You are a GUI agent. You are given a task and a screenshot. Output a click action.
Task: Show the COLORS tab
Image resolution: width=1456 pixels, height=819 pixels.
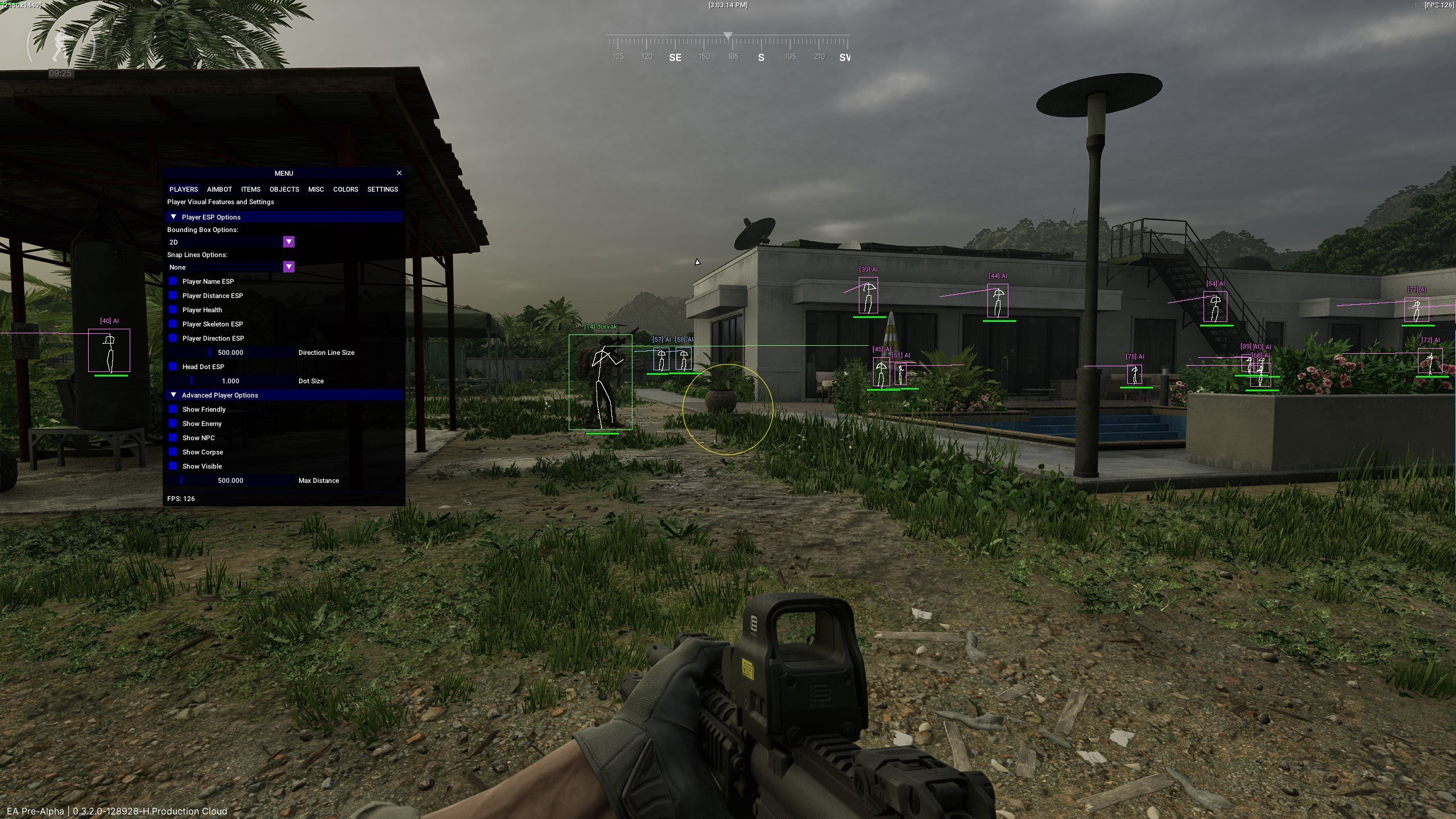[345, 189]
